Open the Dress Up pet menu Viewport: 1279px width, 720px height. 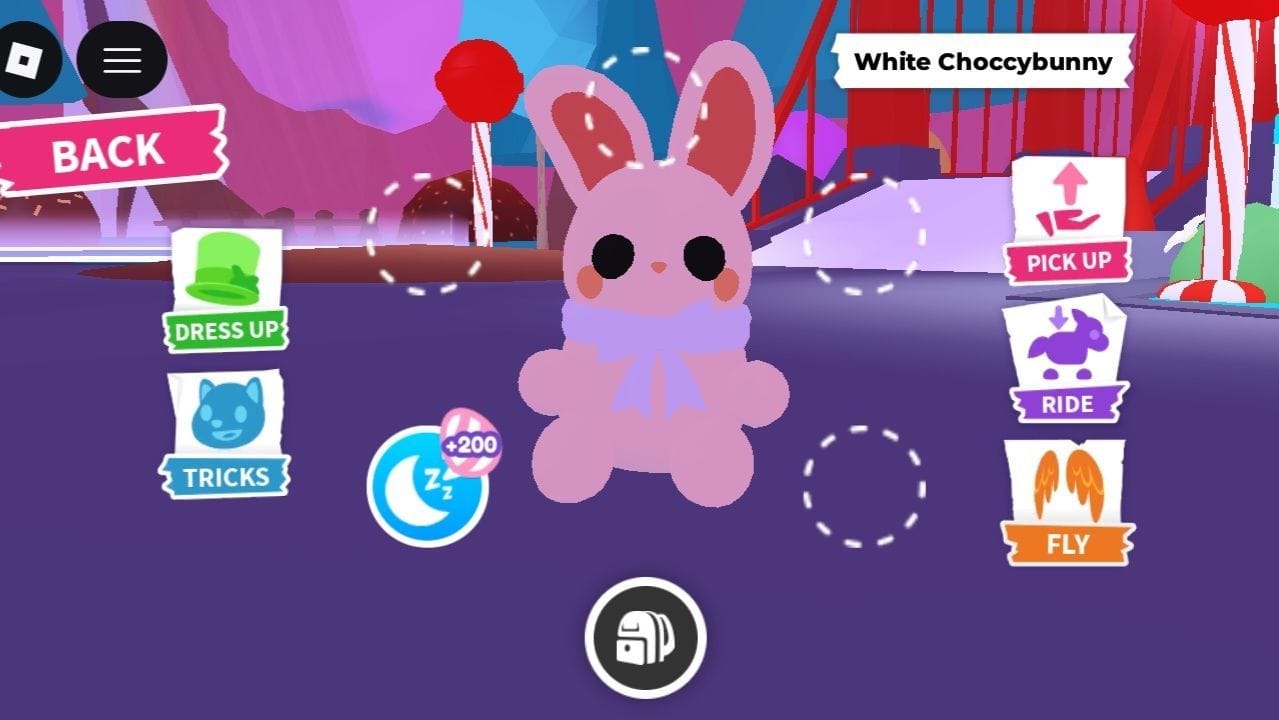coord(227,291)
